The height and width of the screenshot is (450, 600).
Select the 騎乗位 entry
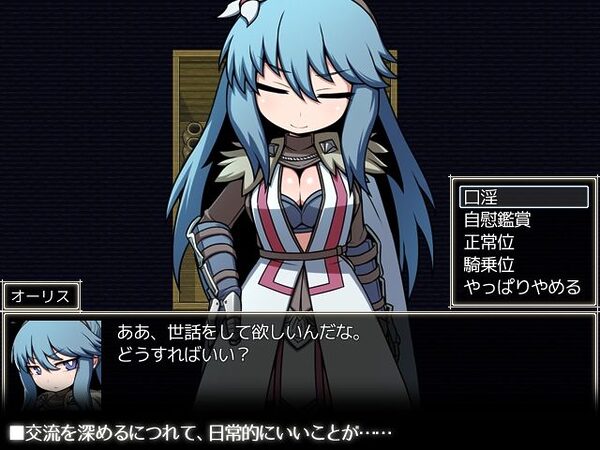click(x=522, y=265)
